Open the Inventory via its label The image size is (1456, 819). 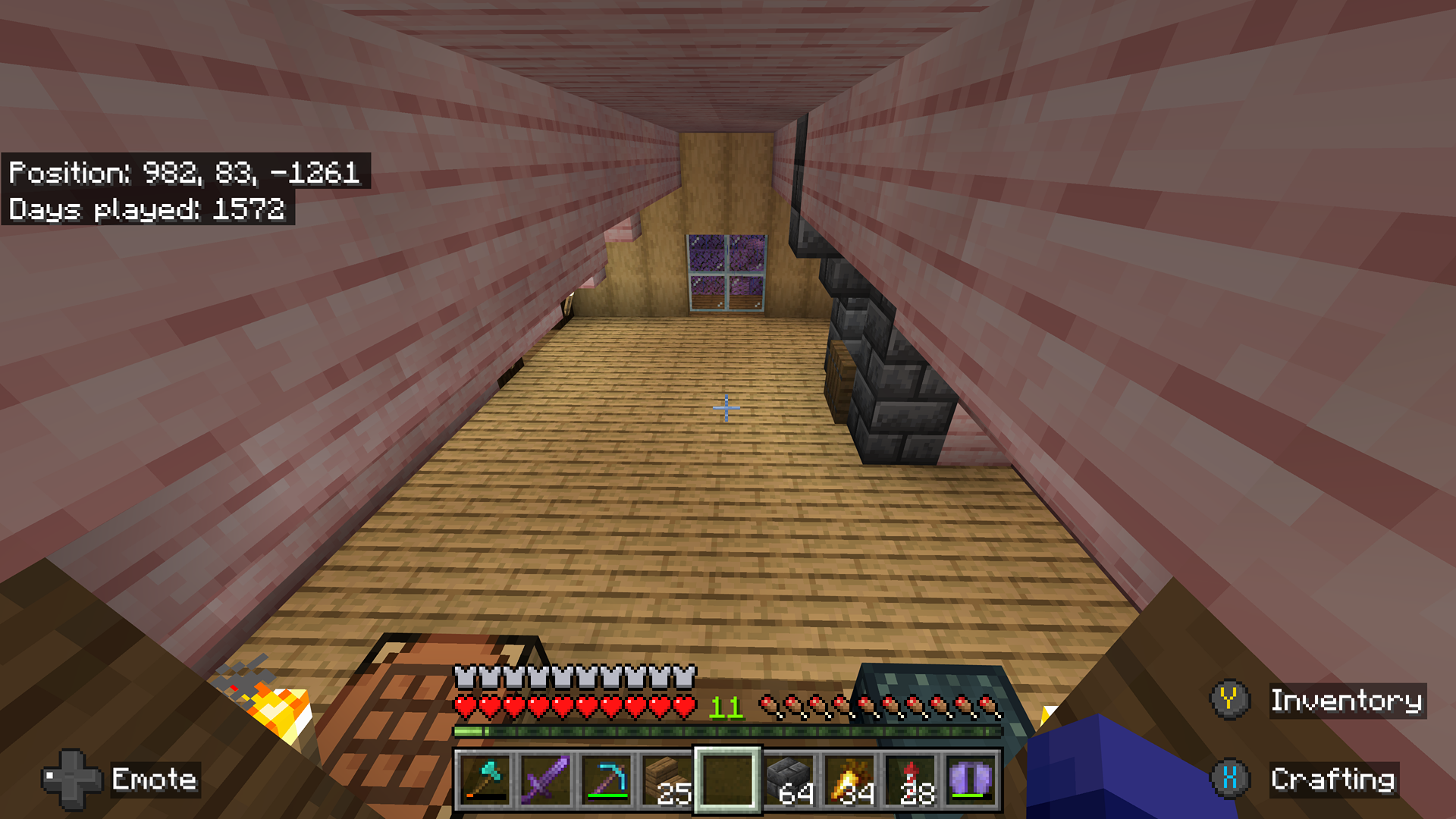1348,701
